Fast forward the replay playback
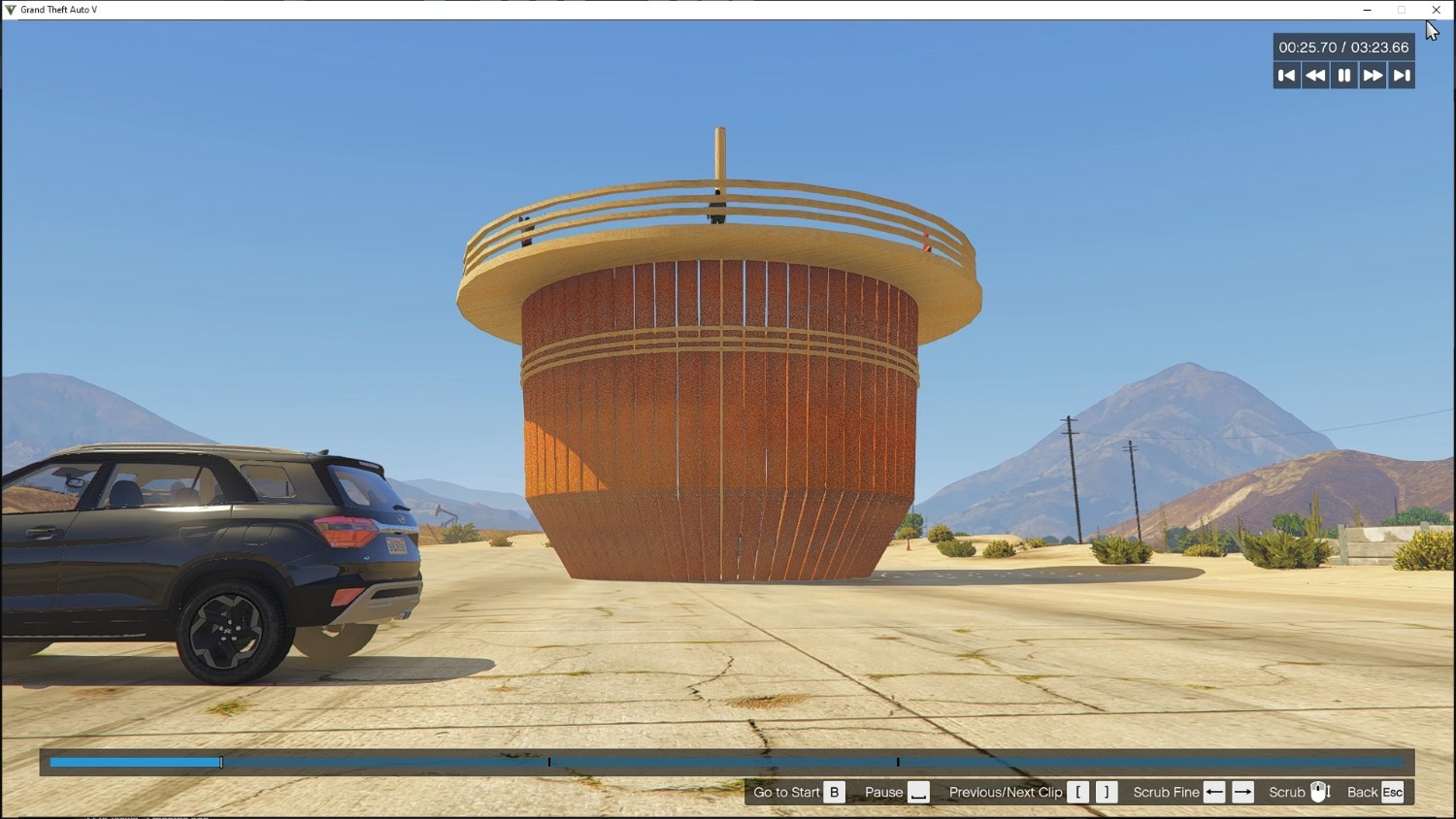 [x=1373, y=76]
